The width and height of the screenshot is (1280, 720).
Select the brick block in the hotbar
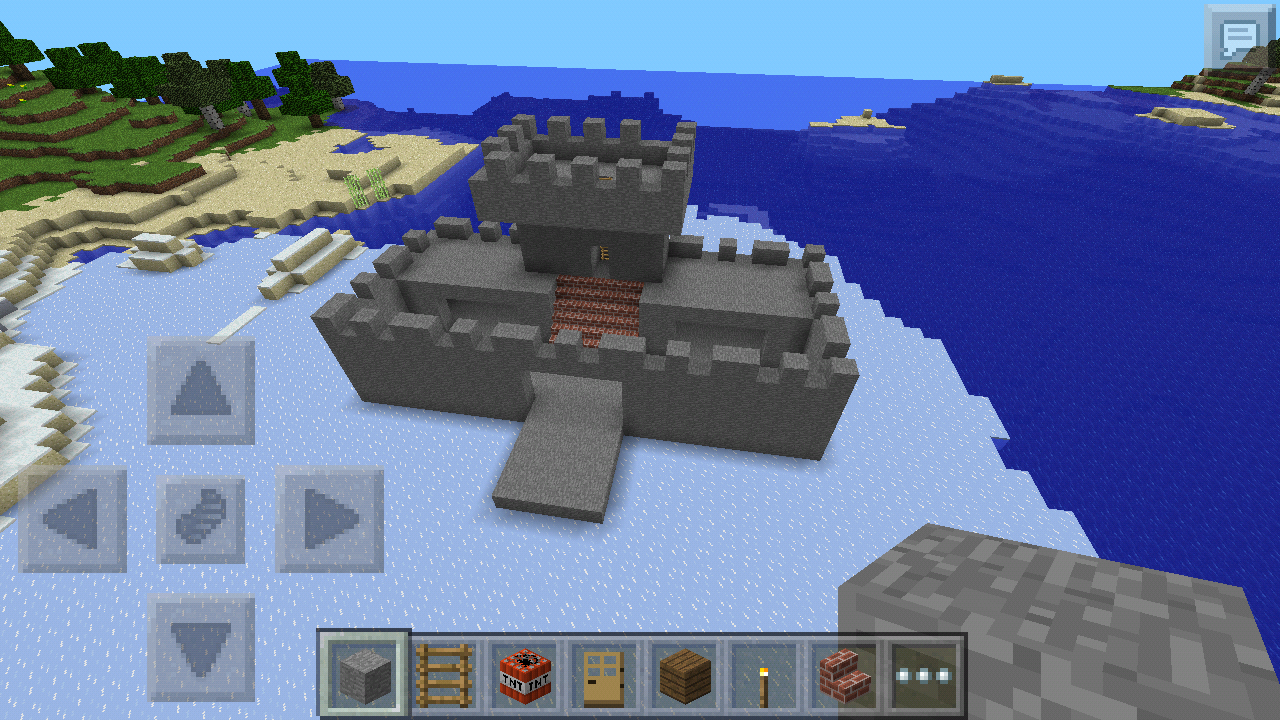point(843,676)
